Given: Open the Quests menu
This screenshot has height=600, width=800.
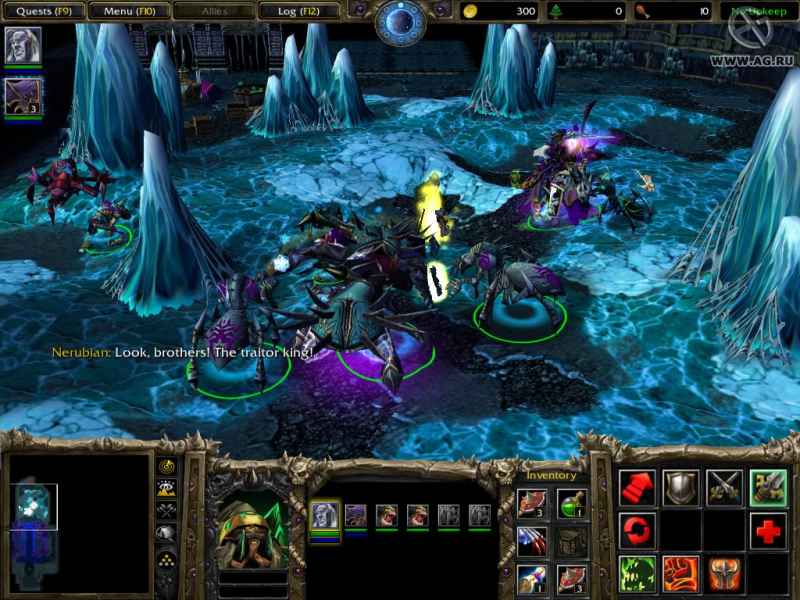Looking at the screenshot, I should tap(42, 11).
